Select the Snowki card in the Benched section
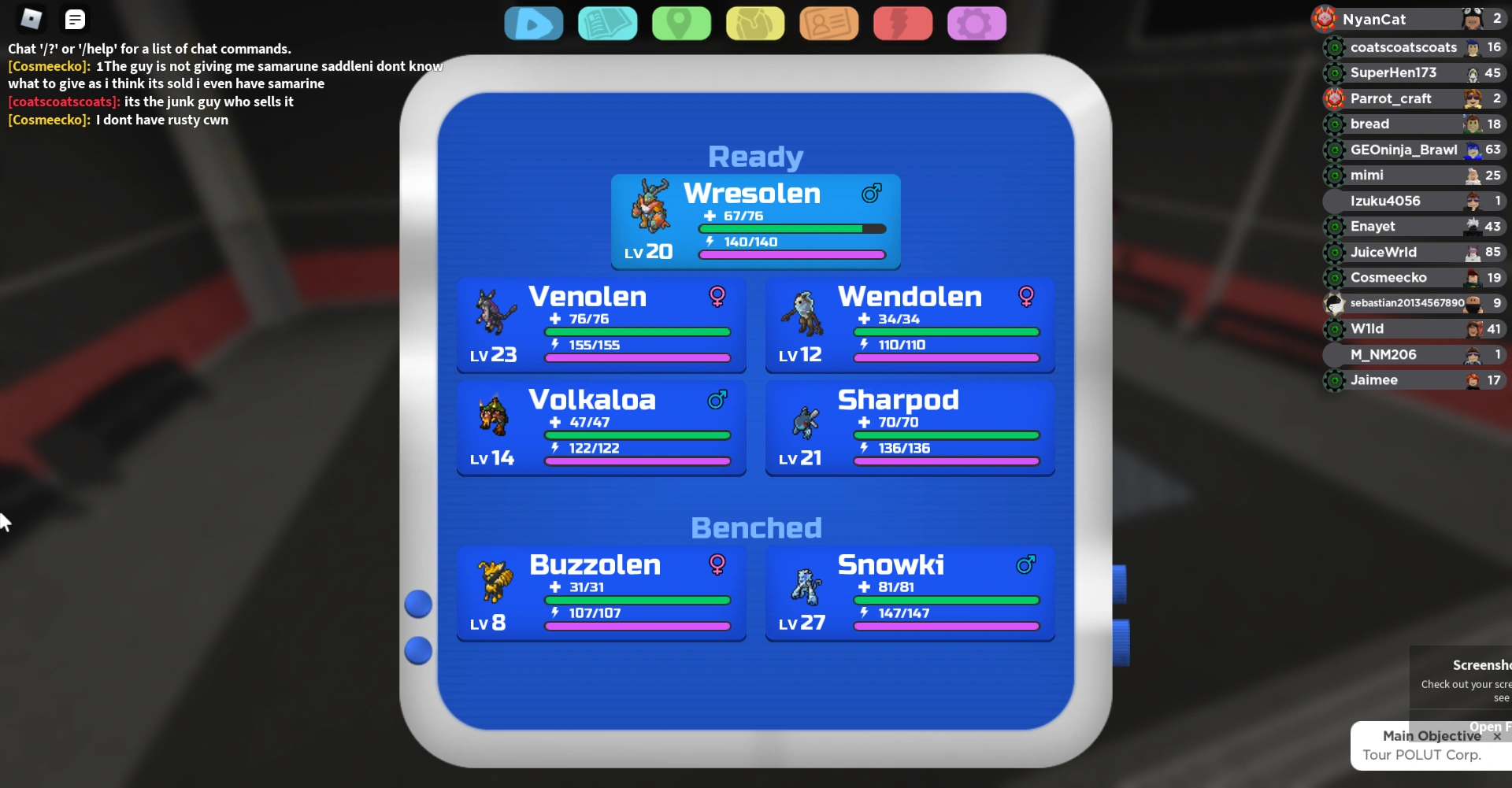The width and height of the screenshot is (1512, 788). point(909,594)
